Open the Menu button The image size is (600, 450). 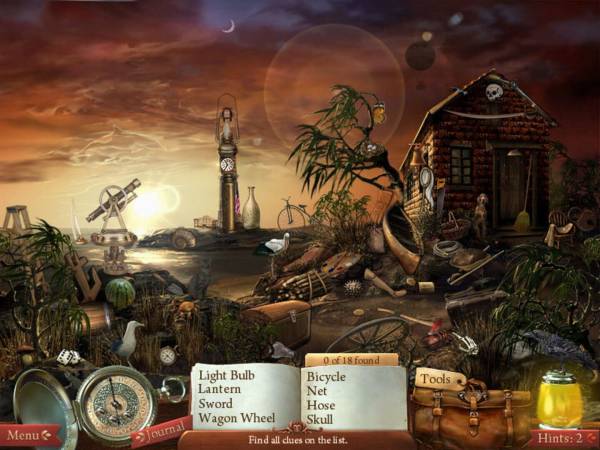[30, 435]
